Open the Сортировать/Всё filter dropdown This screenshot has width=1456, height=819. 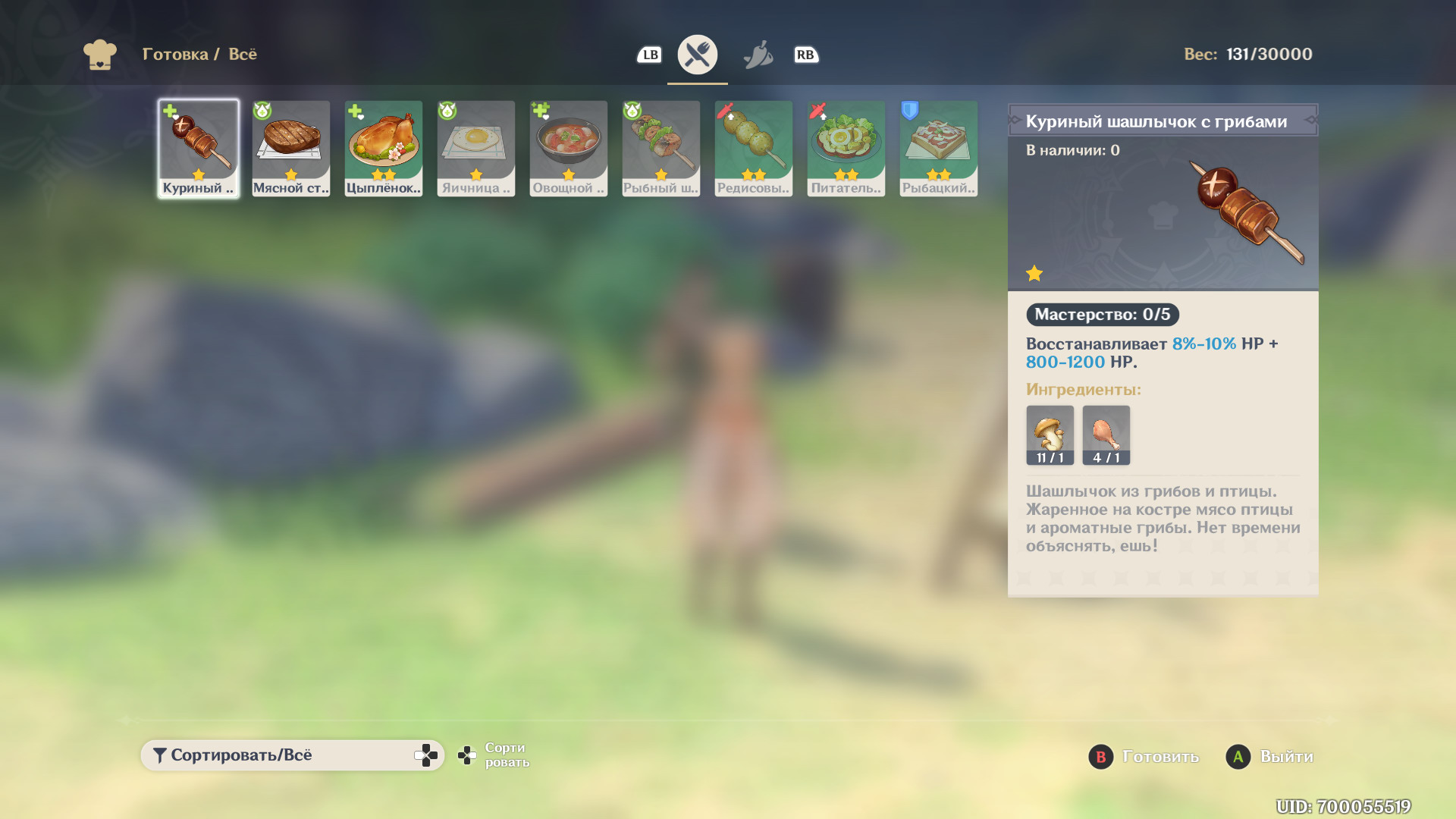point(292,755)
